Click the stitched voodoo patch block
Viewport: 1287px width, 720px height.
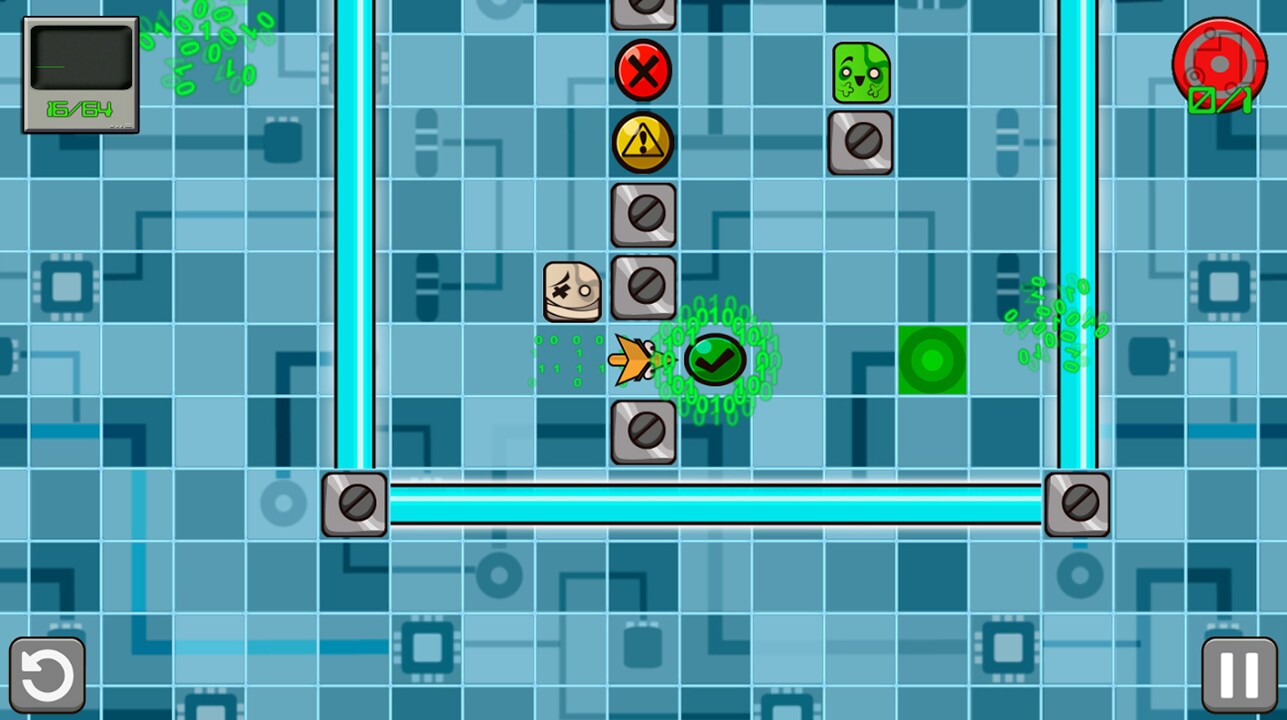(571, 289)
